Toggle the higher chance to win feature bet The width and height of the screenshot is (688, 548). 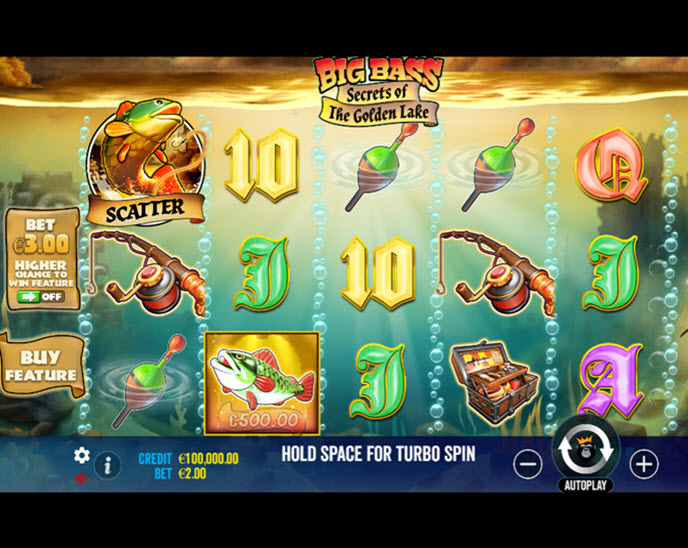pos(41,296)
